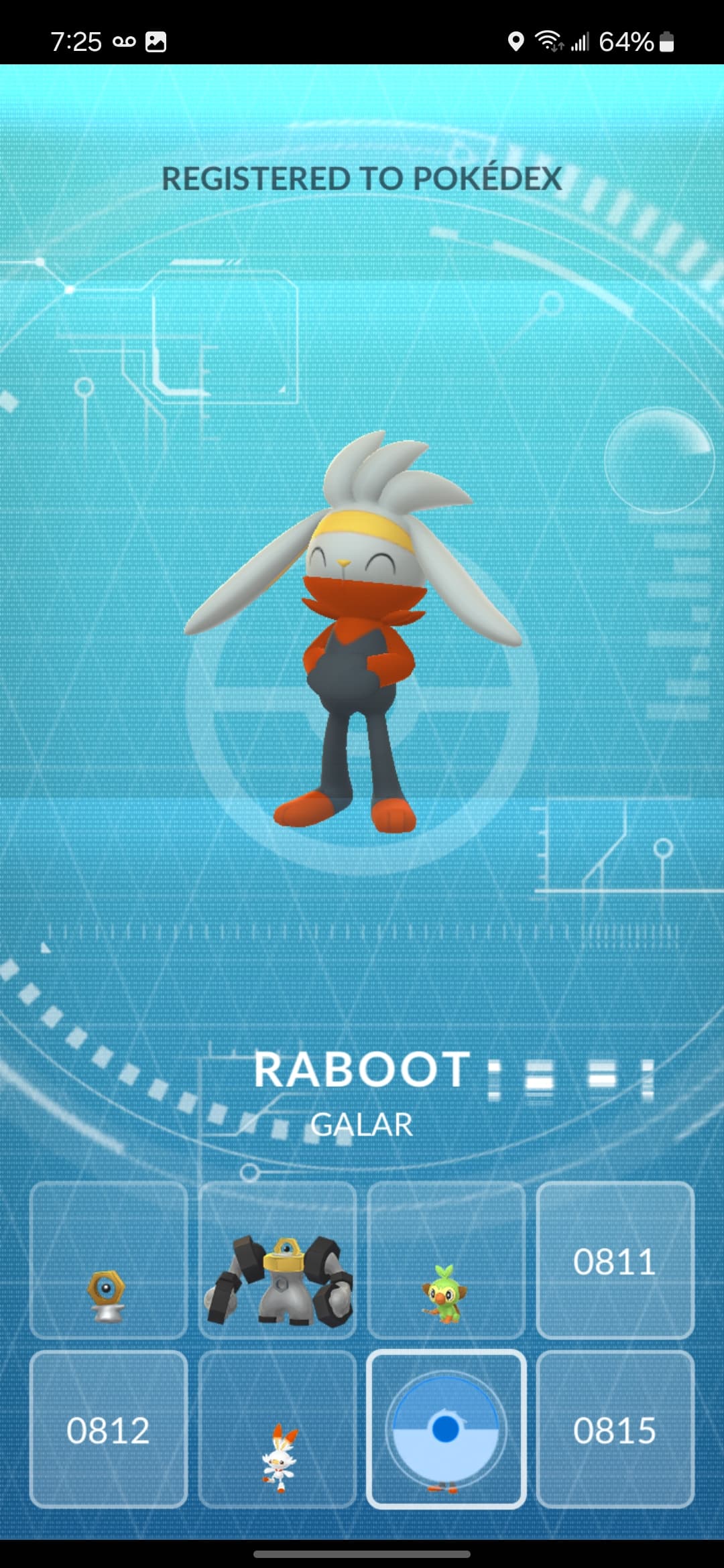Screen dimensions: 724x1568
Task: Tap the unregistered 0812 tile
Action: 109,1430
